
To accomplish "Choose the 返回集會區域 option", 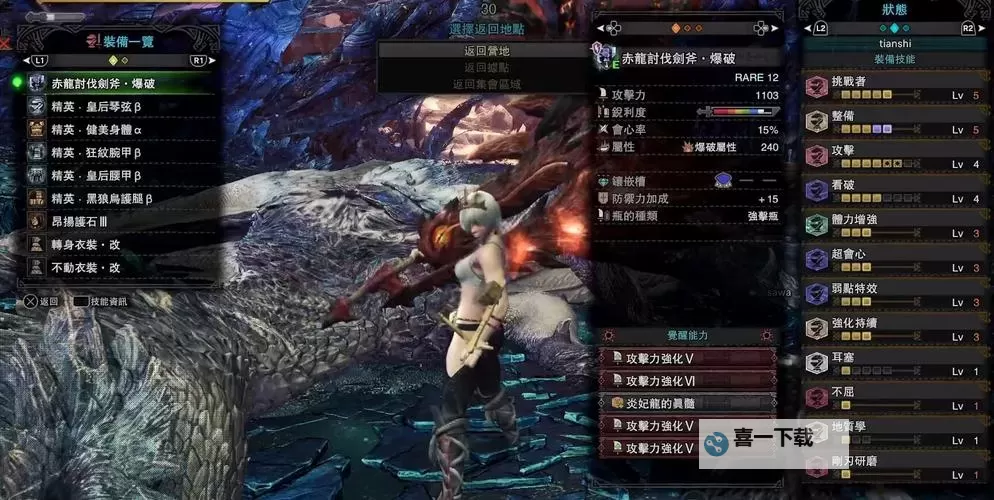I will [x=487, y=84].
